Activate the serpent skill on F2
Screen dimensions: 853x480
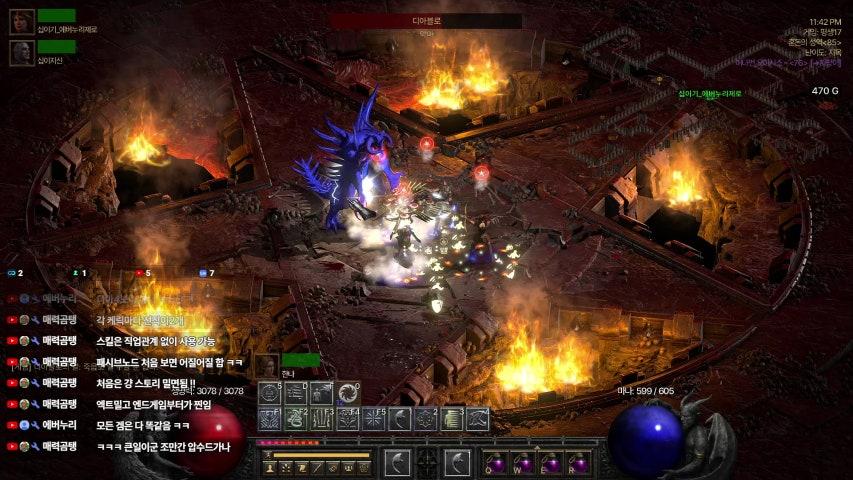296,419
